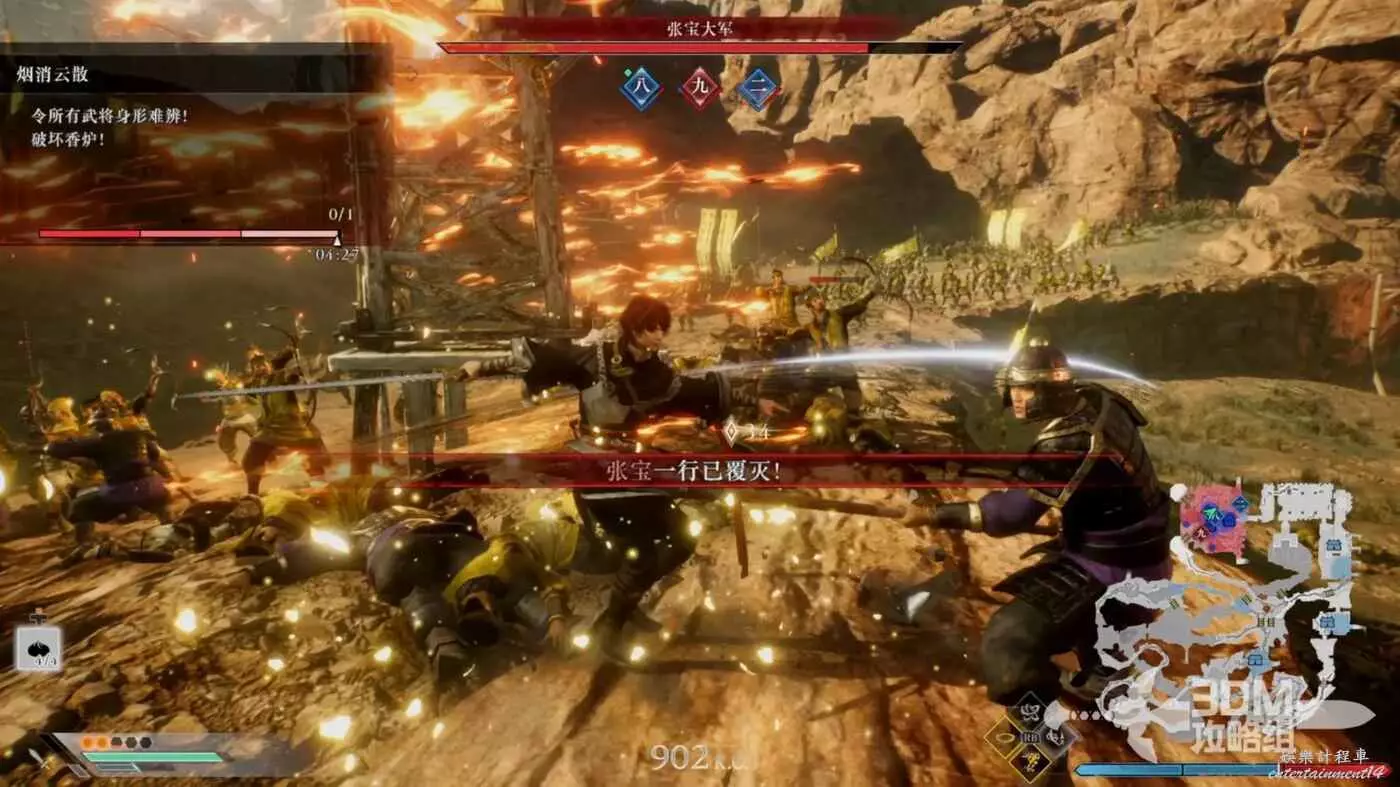Activate the bottom gold battle art diamond

coord(1030,763)
